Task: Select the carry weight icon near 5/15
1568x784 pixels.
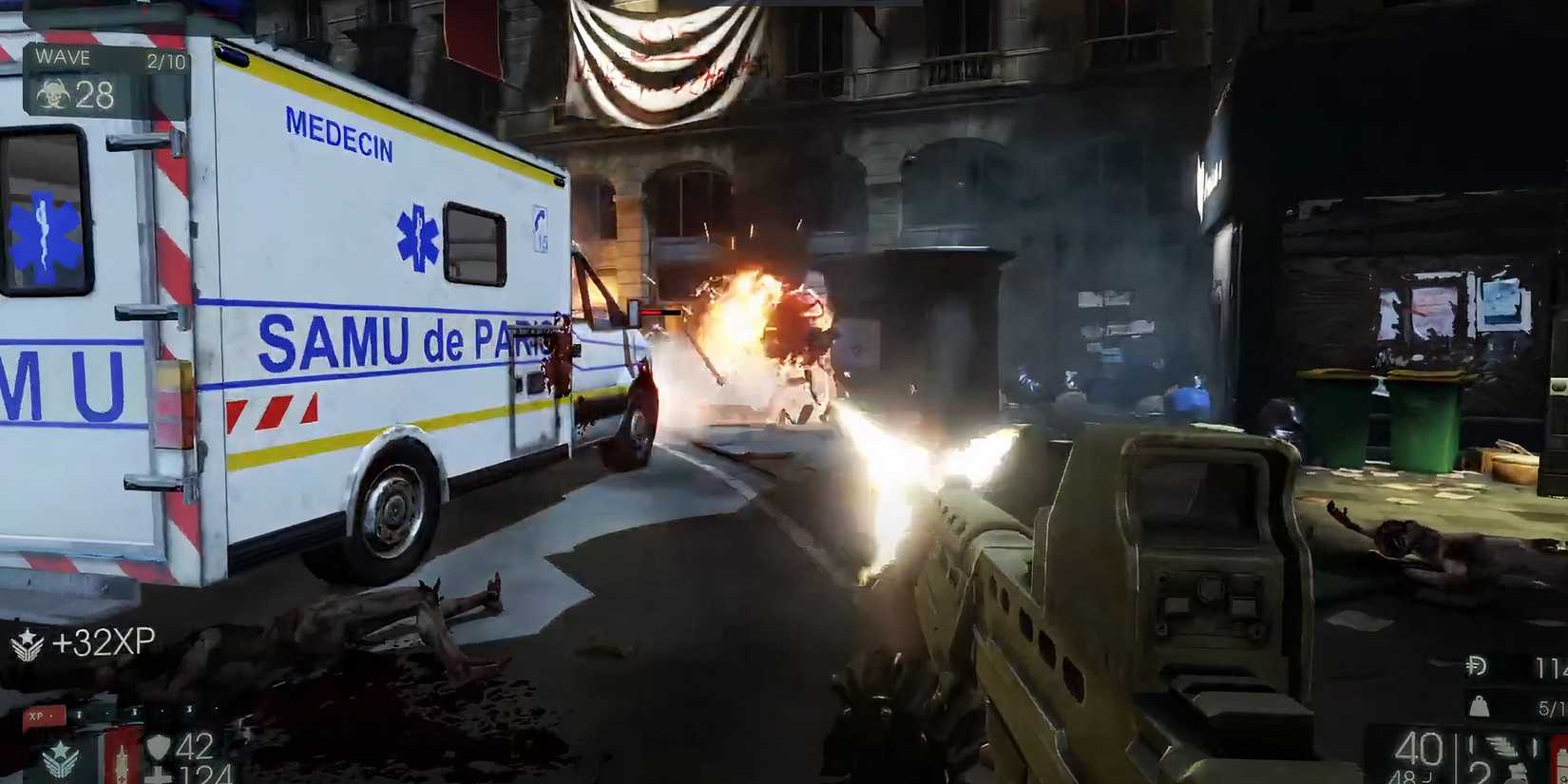Action: [1480, 707]
